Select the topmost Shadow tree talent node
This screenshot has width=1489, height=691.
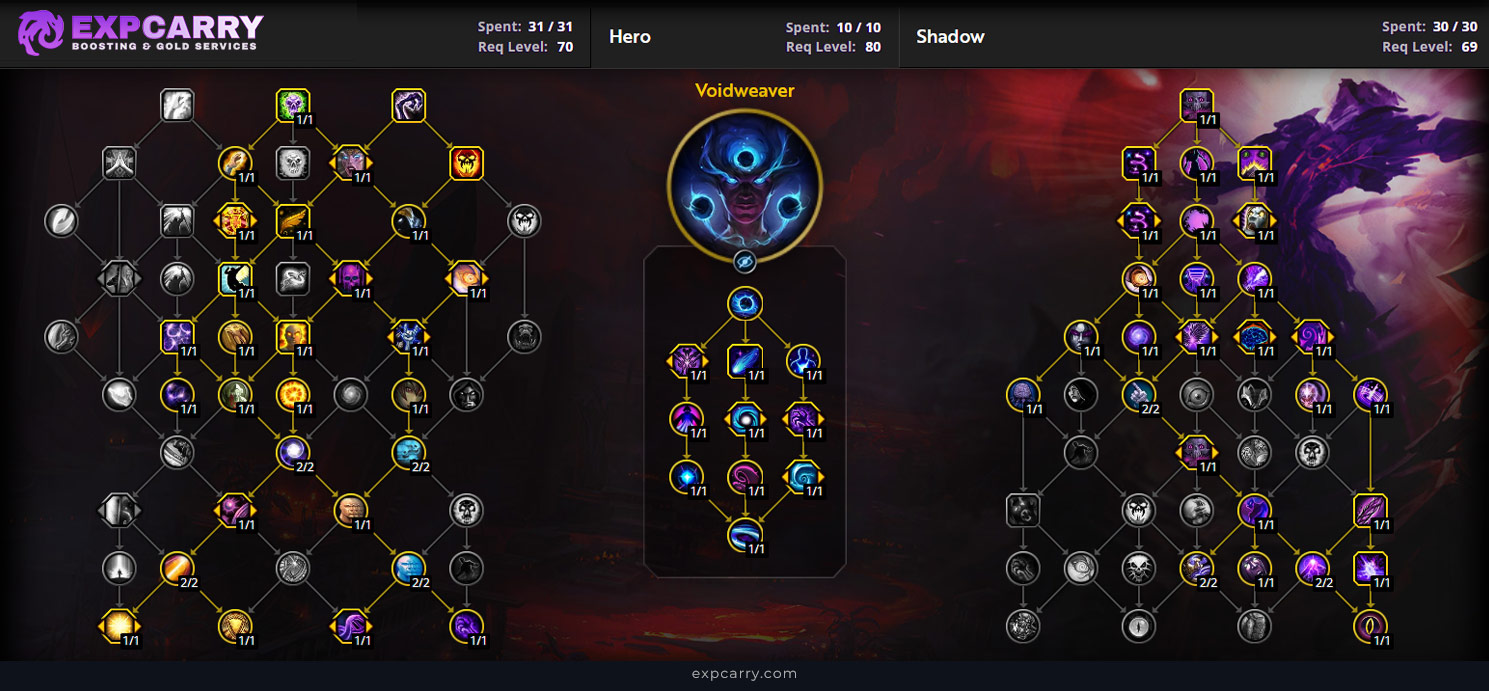tap(1196, 105)
